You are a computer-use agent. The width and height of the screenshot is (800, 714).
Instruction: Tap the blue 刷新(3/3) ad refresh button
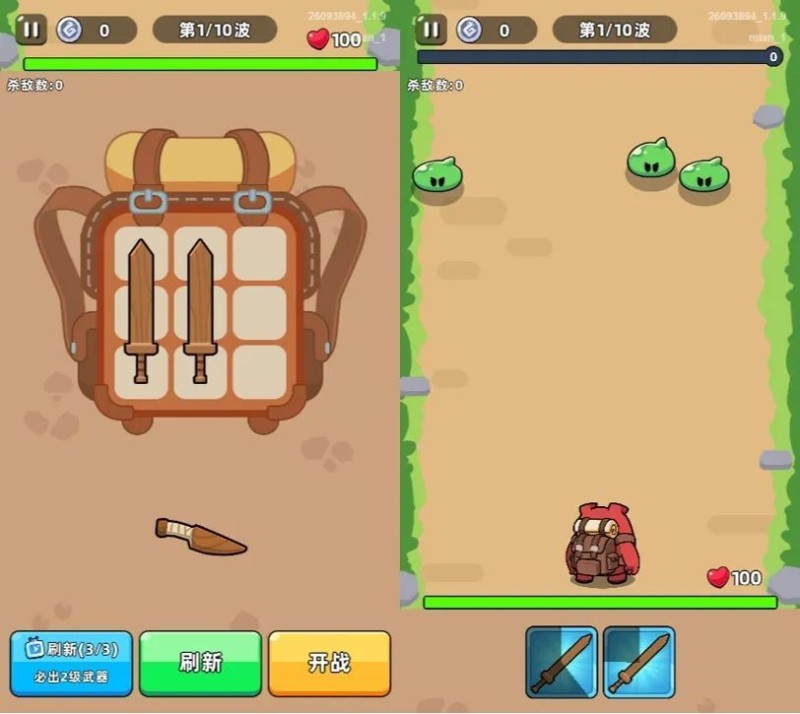pos(71,662)
